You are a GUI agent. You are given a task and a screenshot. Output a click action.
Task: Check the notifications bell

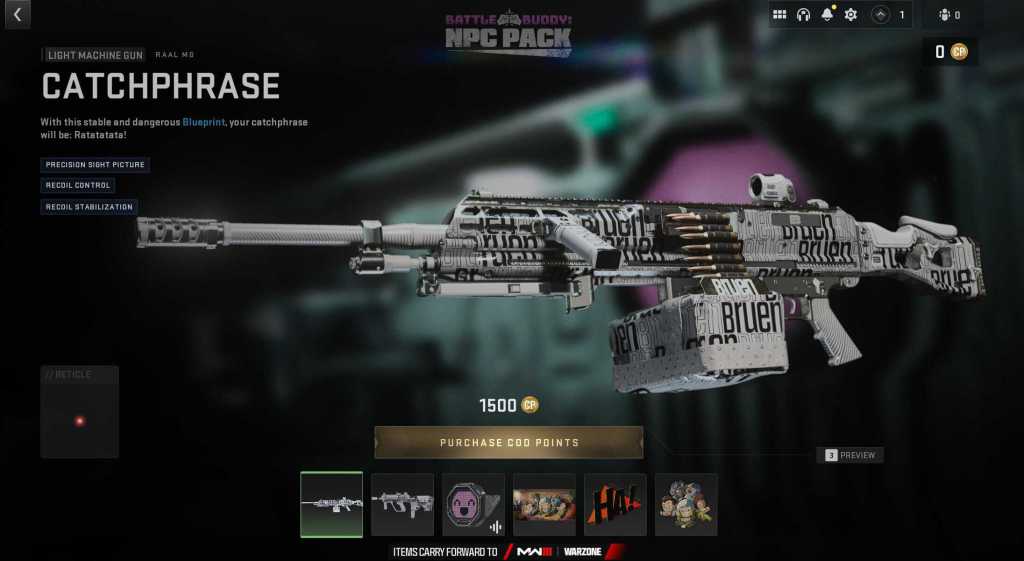(x=827, y=15)
